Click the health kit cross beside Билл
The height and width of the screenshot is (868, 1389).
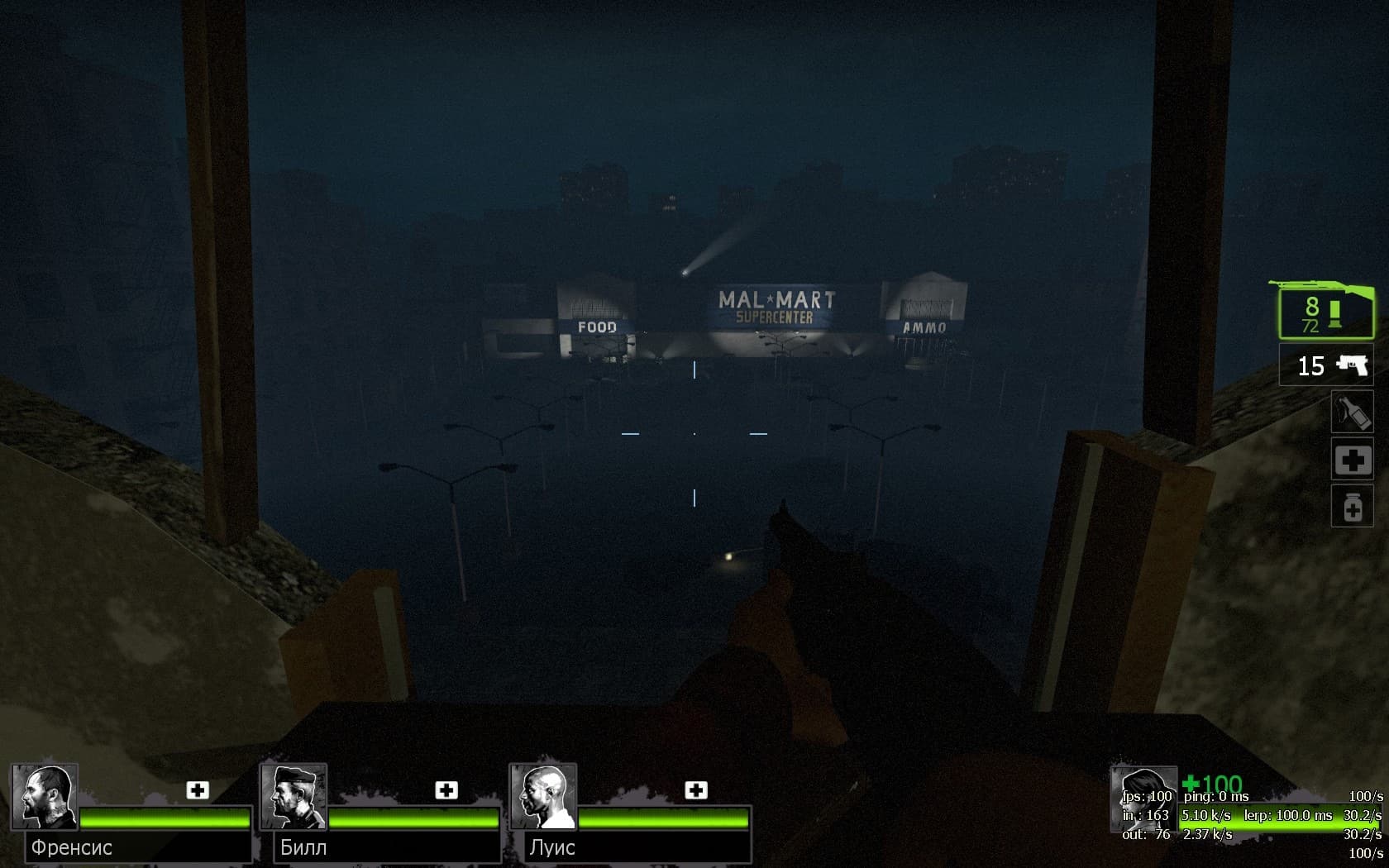[x=448, y=791]
